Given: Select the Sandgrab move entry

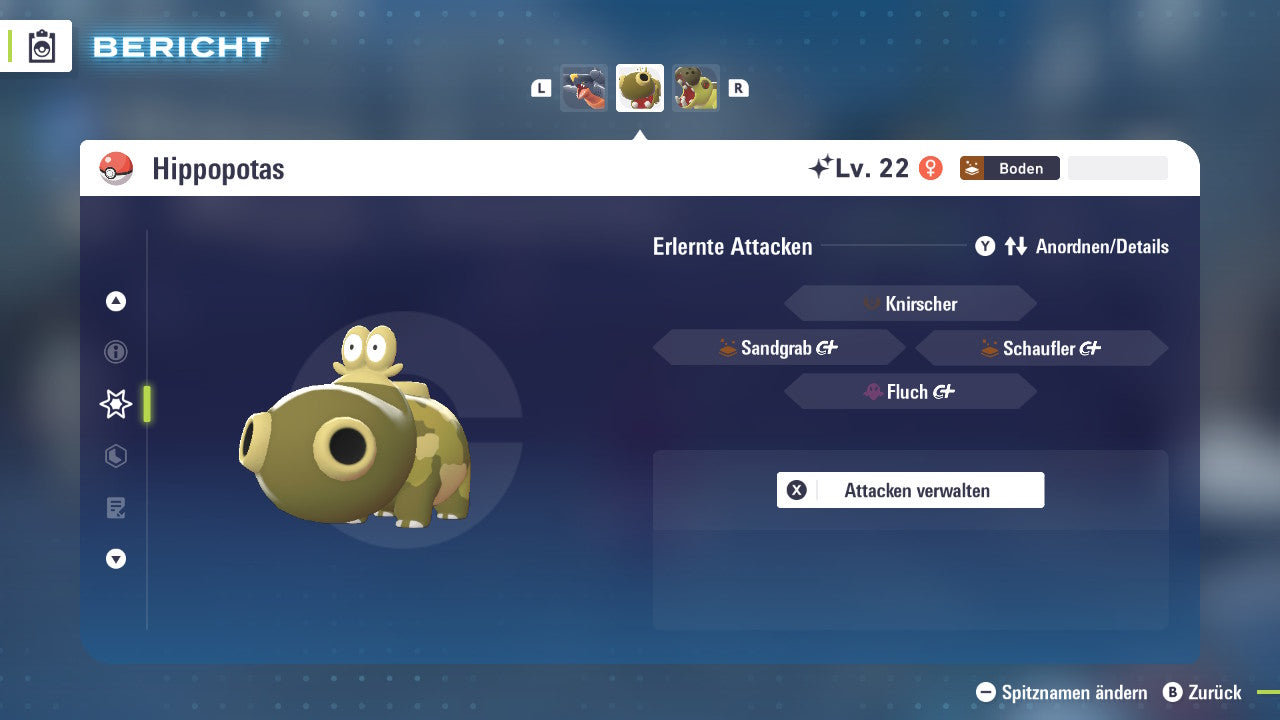Looking at the screenshot, I should coord(779,347).
